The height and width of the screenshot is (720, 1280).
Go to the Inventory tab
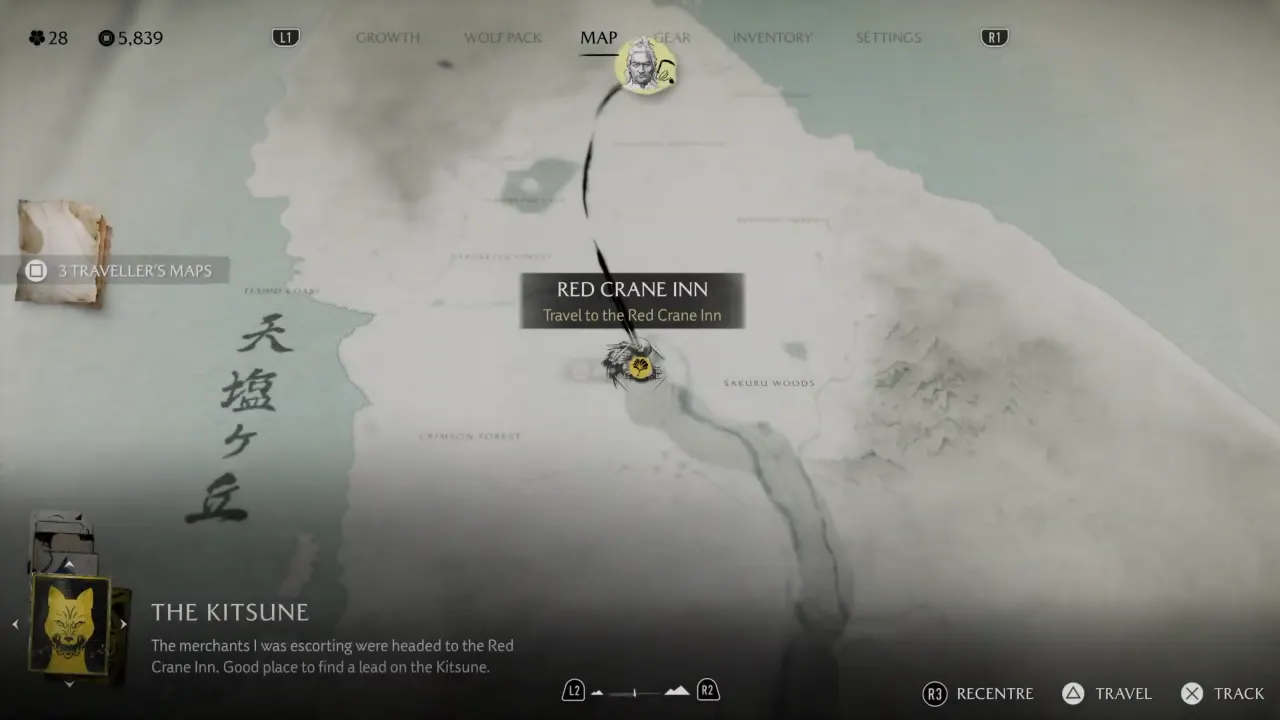(x=772, y=38)
